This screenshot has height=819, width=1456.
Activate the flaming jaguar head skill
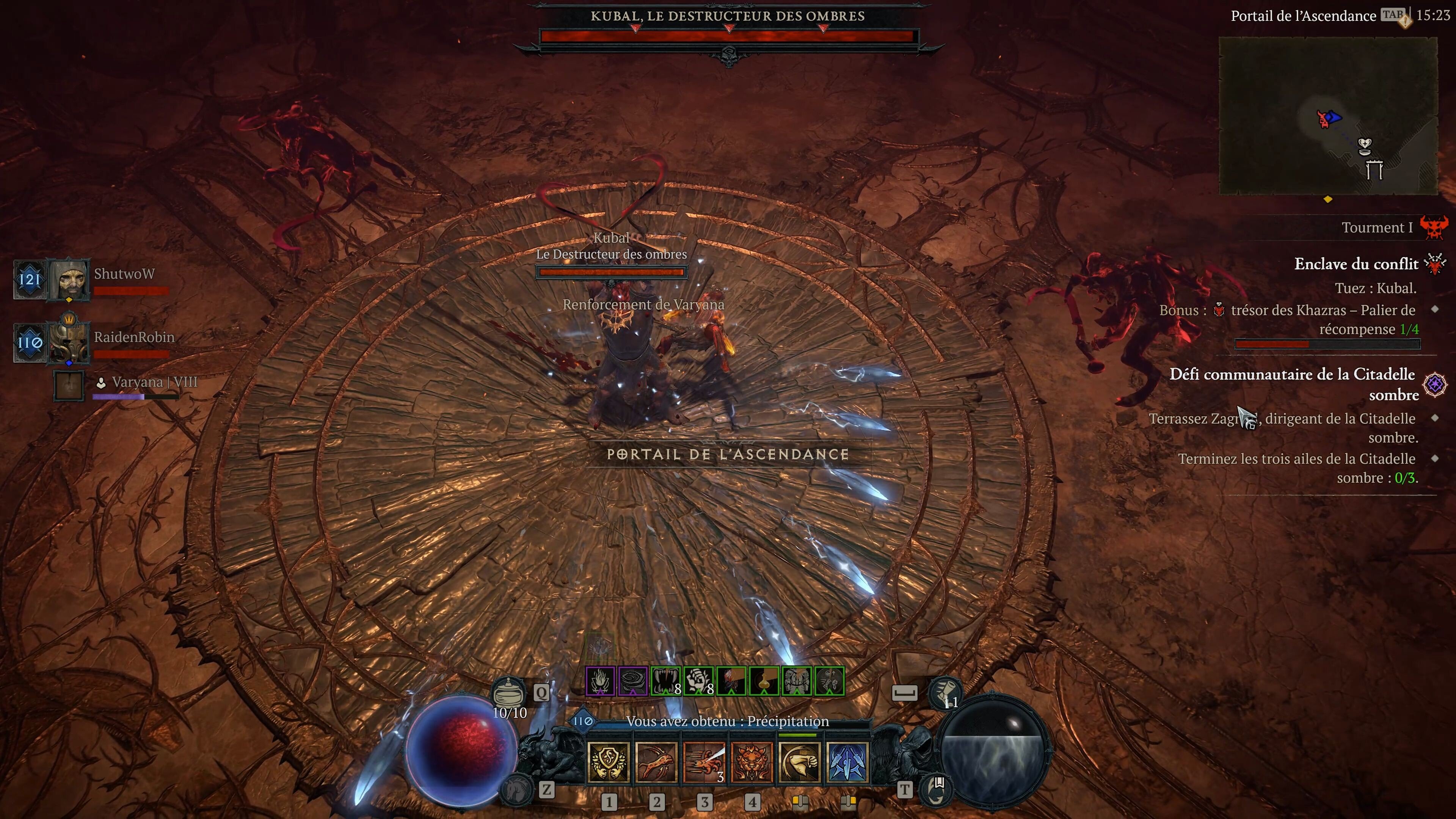(751, 762)
